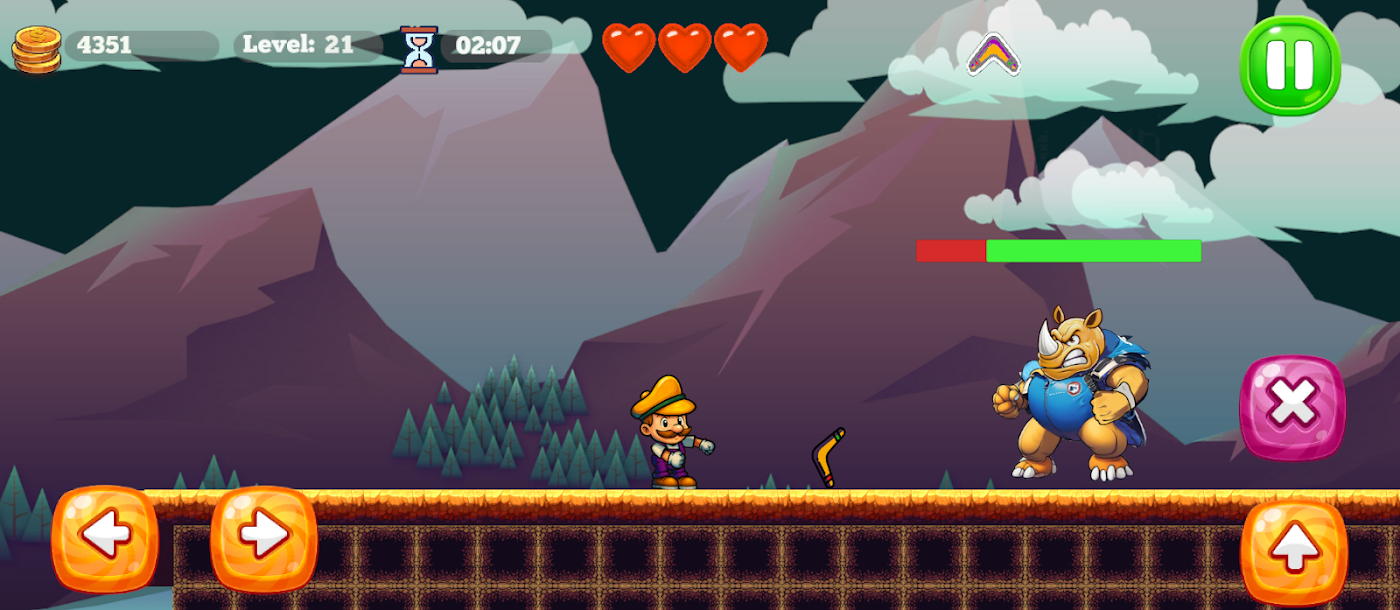Pause the game with the green button
The width and height of the screenshot is (1400, 610).
(x=1289, y=65)
